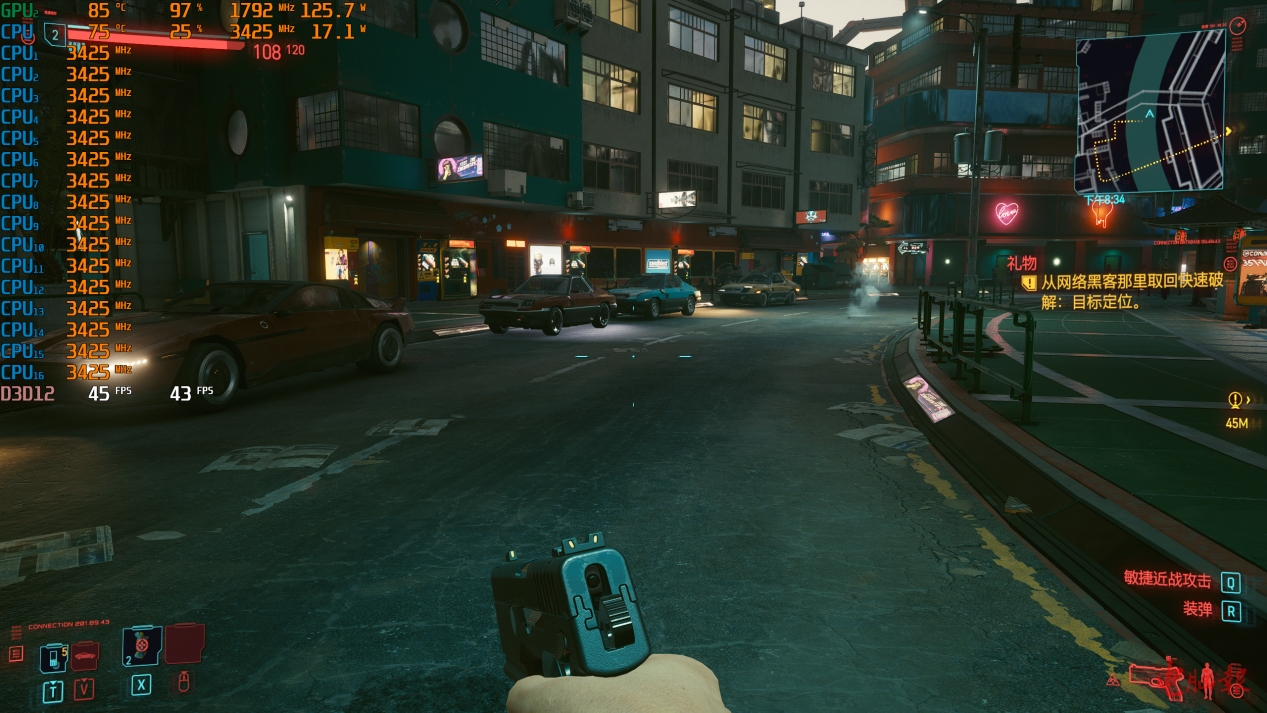Click the compass icon above the minimap
The height and width of the screenshot is (713, 1267).
coord(1238,24)
